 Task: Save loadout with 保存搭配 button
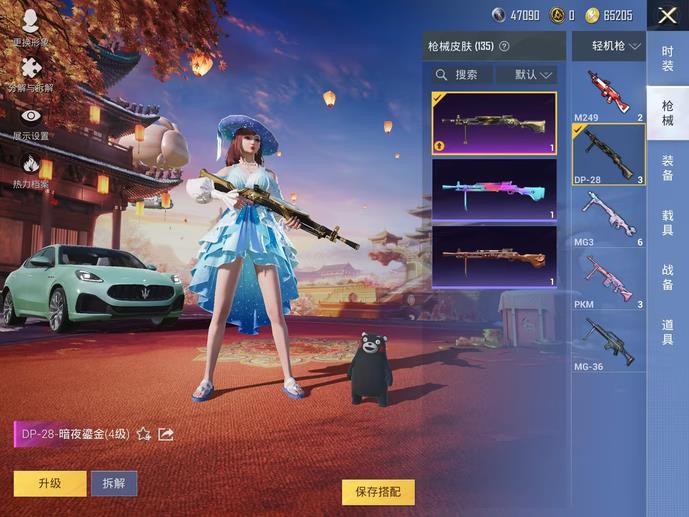(378, 492)
